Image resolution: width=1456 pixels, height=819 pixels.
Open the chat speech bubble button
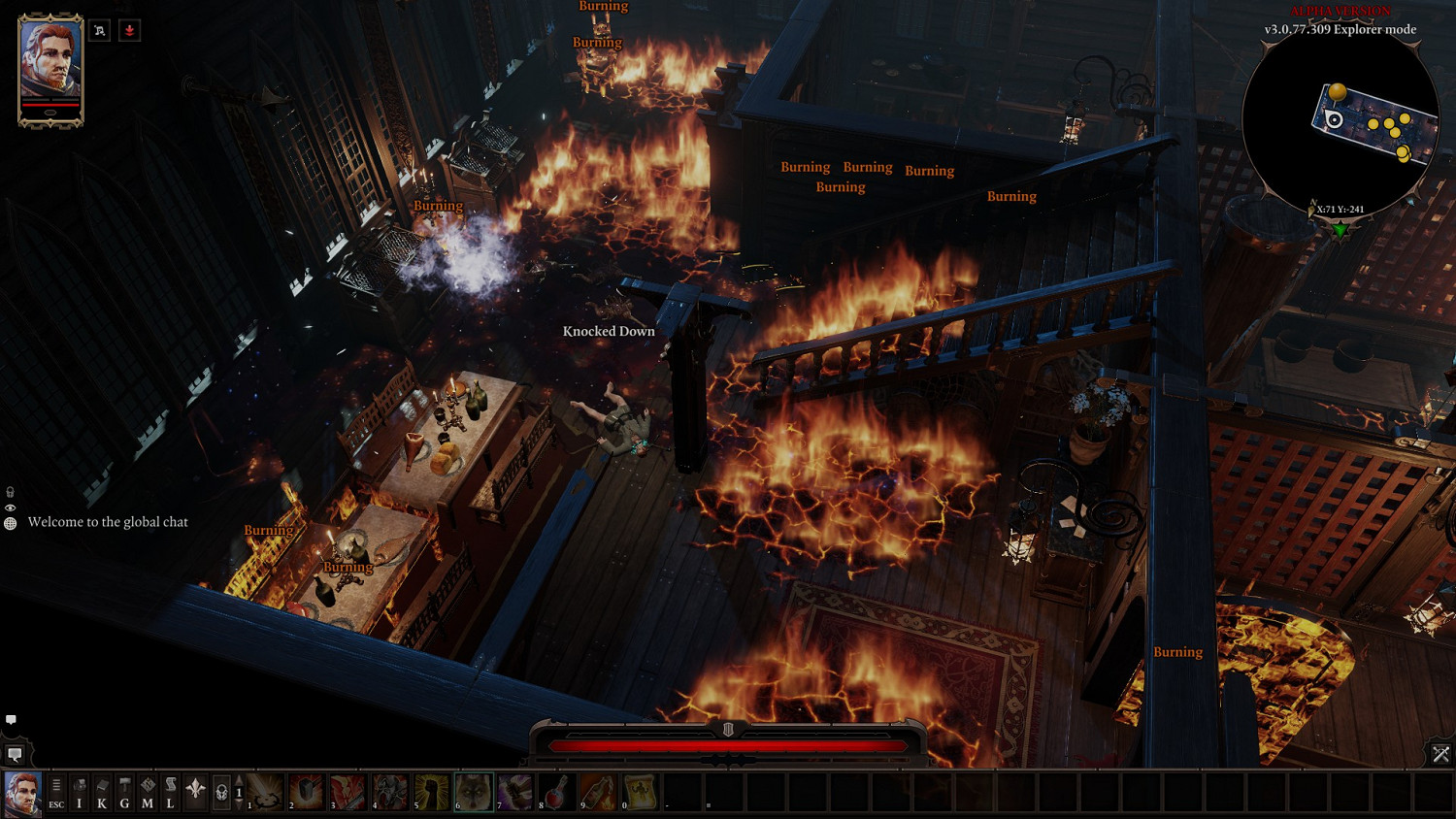(16, 754)
